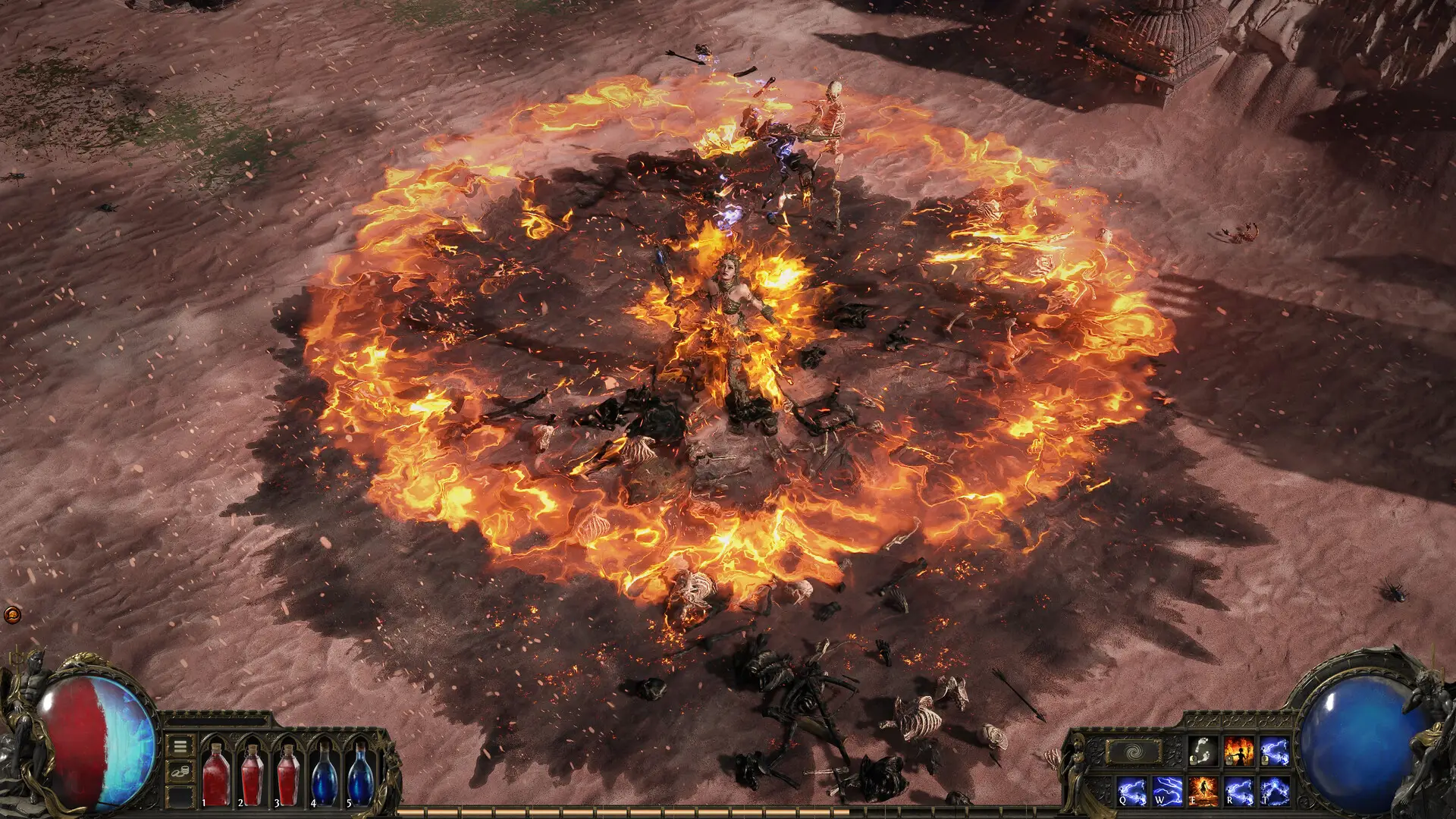Cast the movement skill bound to left mouse
Screen dimensions: 1456x819
[x=1203, y=751]
